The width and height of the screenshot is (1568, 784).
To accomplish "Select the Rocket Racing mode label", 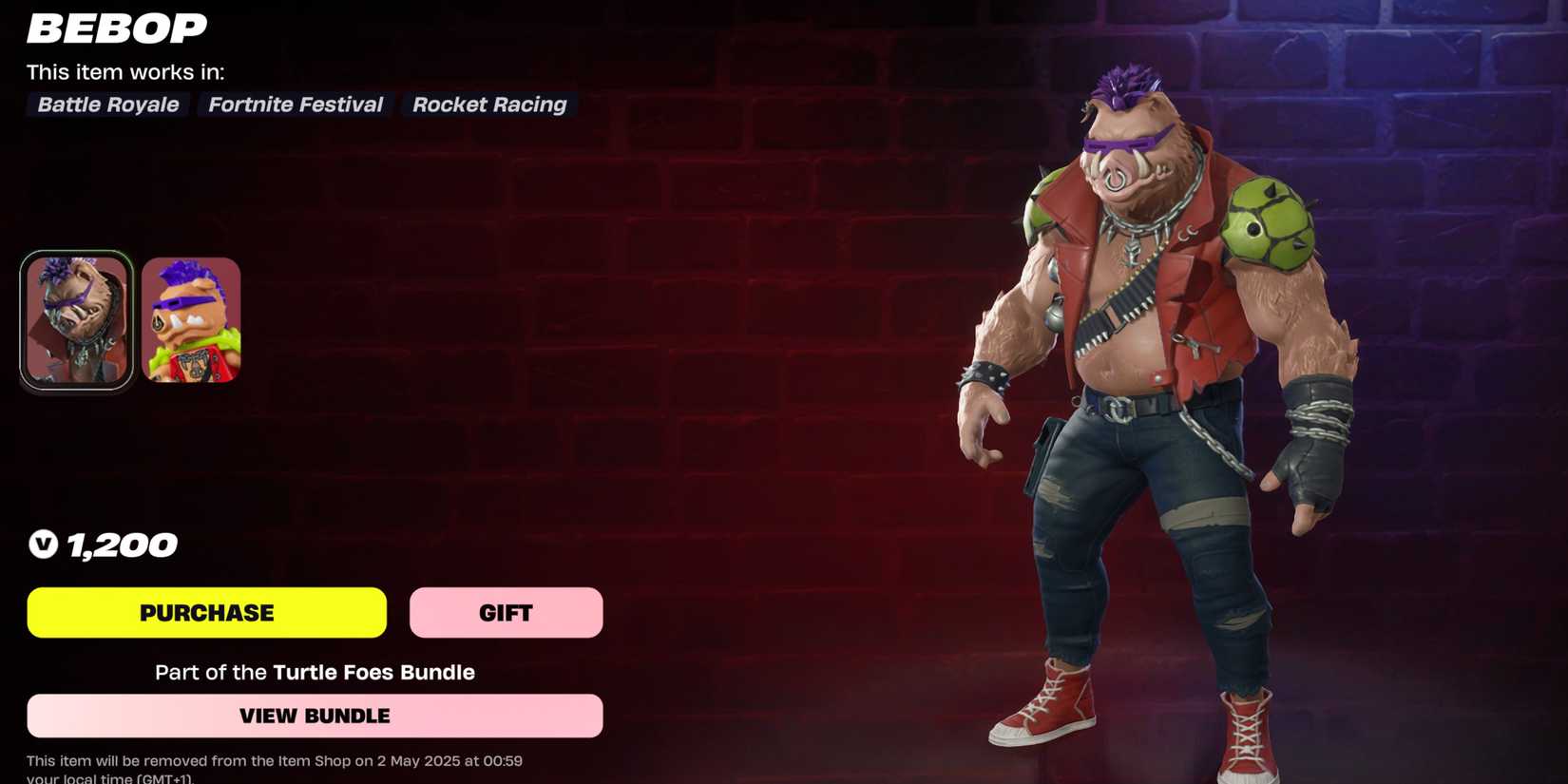I will coord(488,105).
